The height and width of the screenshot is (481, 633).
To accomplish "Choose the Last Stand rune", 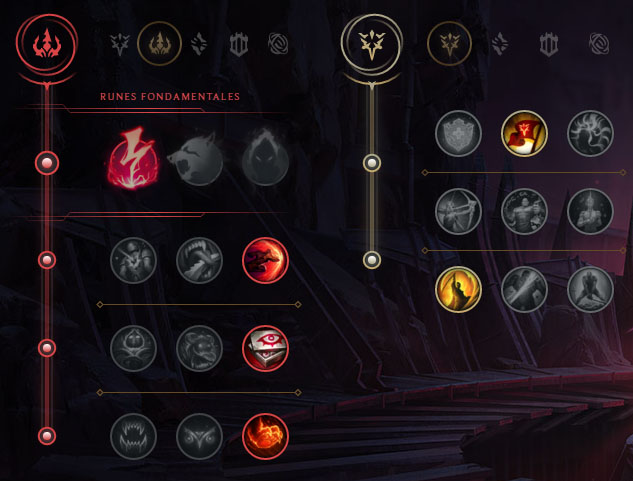I will [590, 289].
